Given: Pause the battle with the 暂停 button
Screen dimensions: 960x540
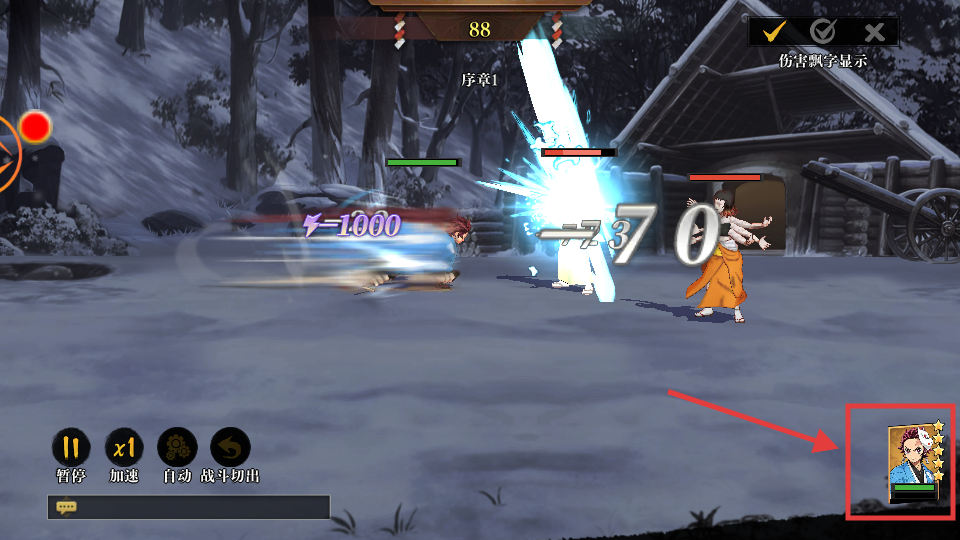Looking at the screenshot, I should click(x=70, y=447).
